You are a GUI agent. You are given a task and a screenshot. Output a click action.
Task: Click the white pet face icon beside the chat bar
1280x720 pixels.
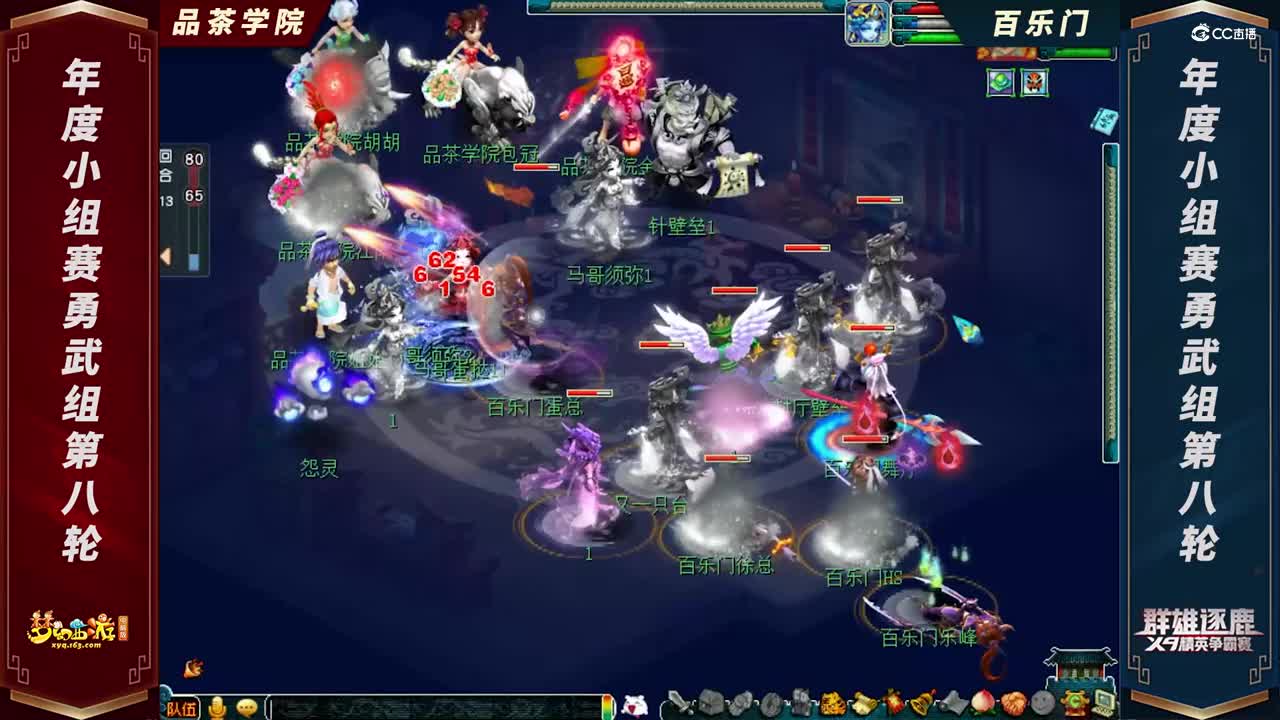pyautogui.click(x=635, y=706)
